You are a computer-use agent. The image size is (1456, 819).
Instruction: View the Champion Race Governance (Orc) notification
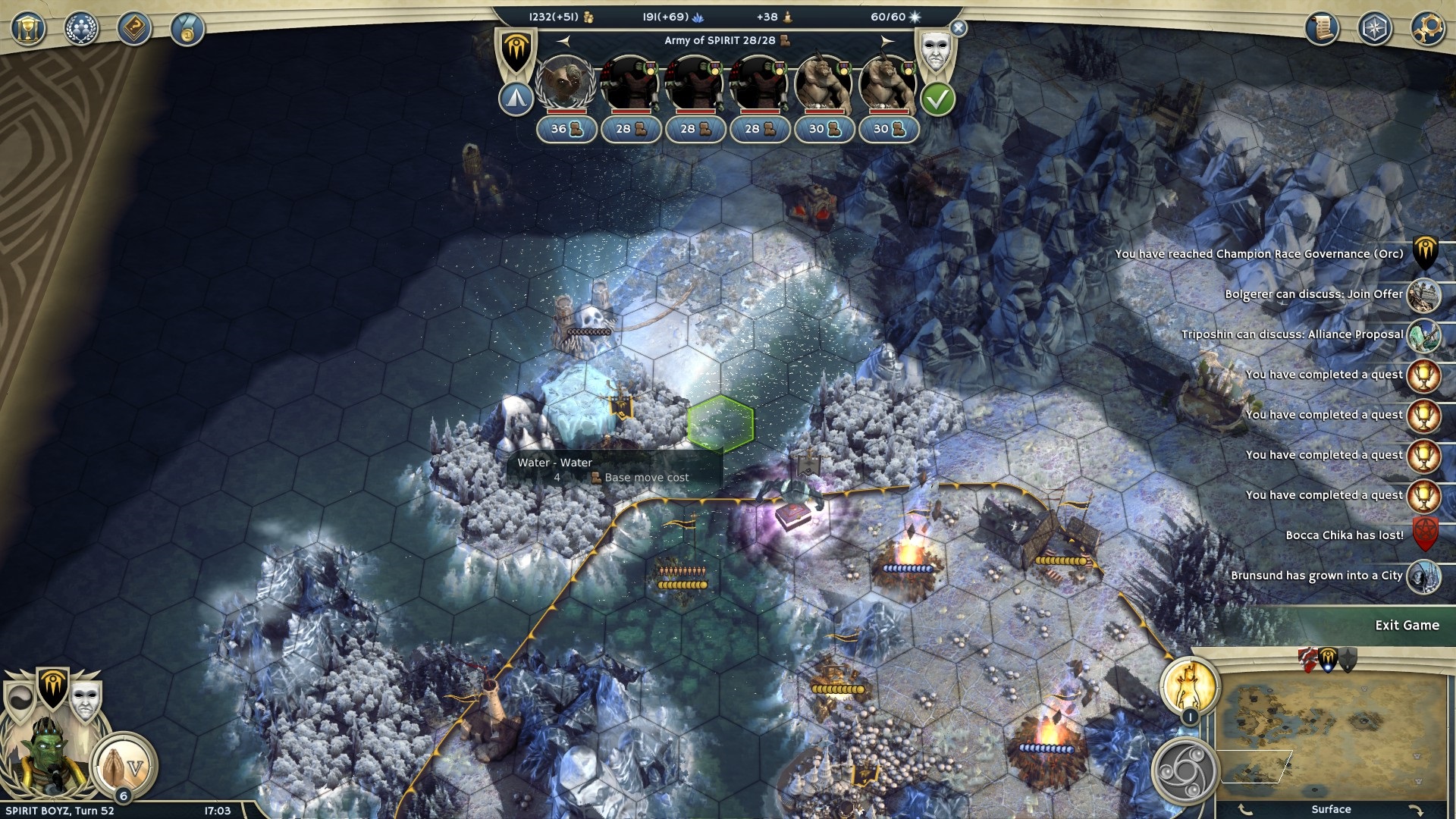1425,254
